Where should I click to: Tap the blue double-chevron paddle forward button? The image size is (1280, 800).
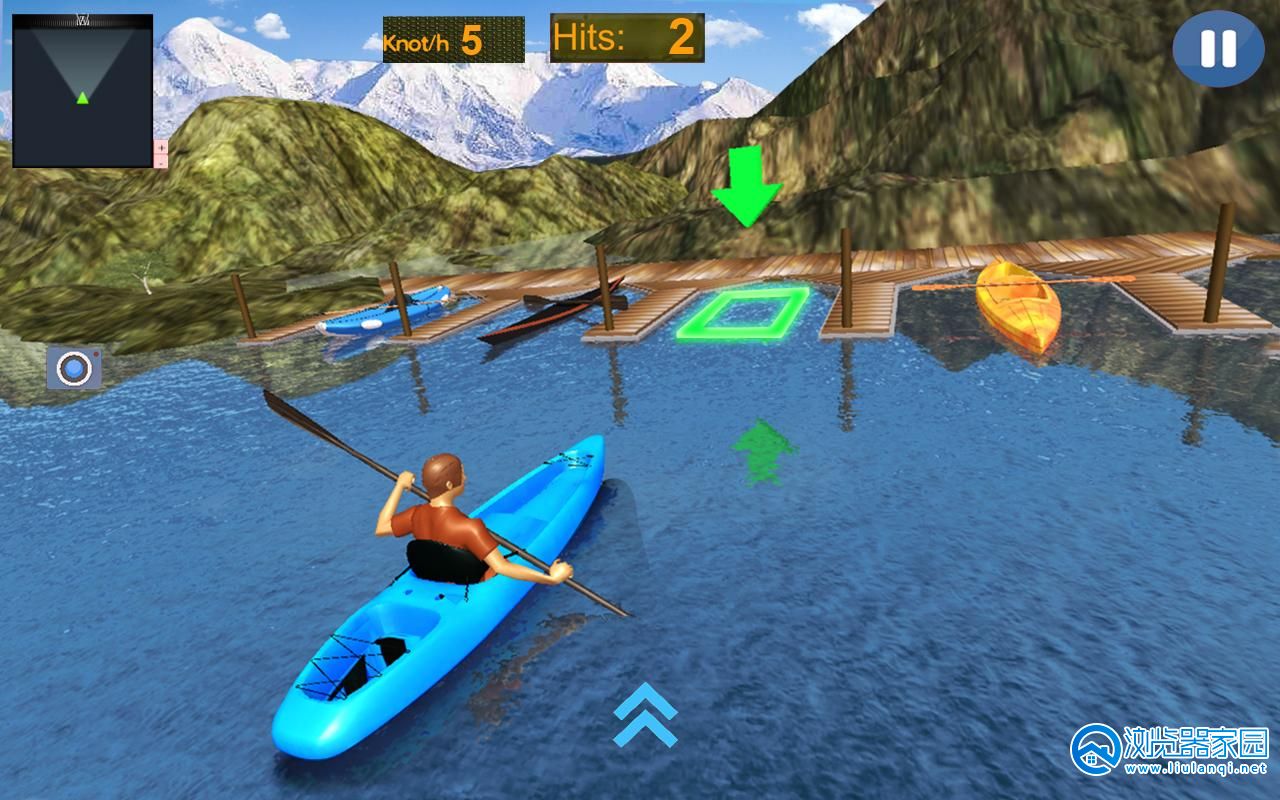645,715
